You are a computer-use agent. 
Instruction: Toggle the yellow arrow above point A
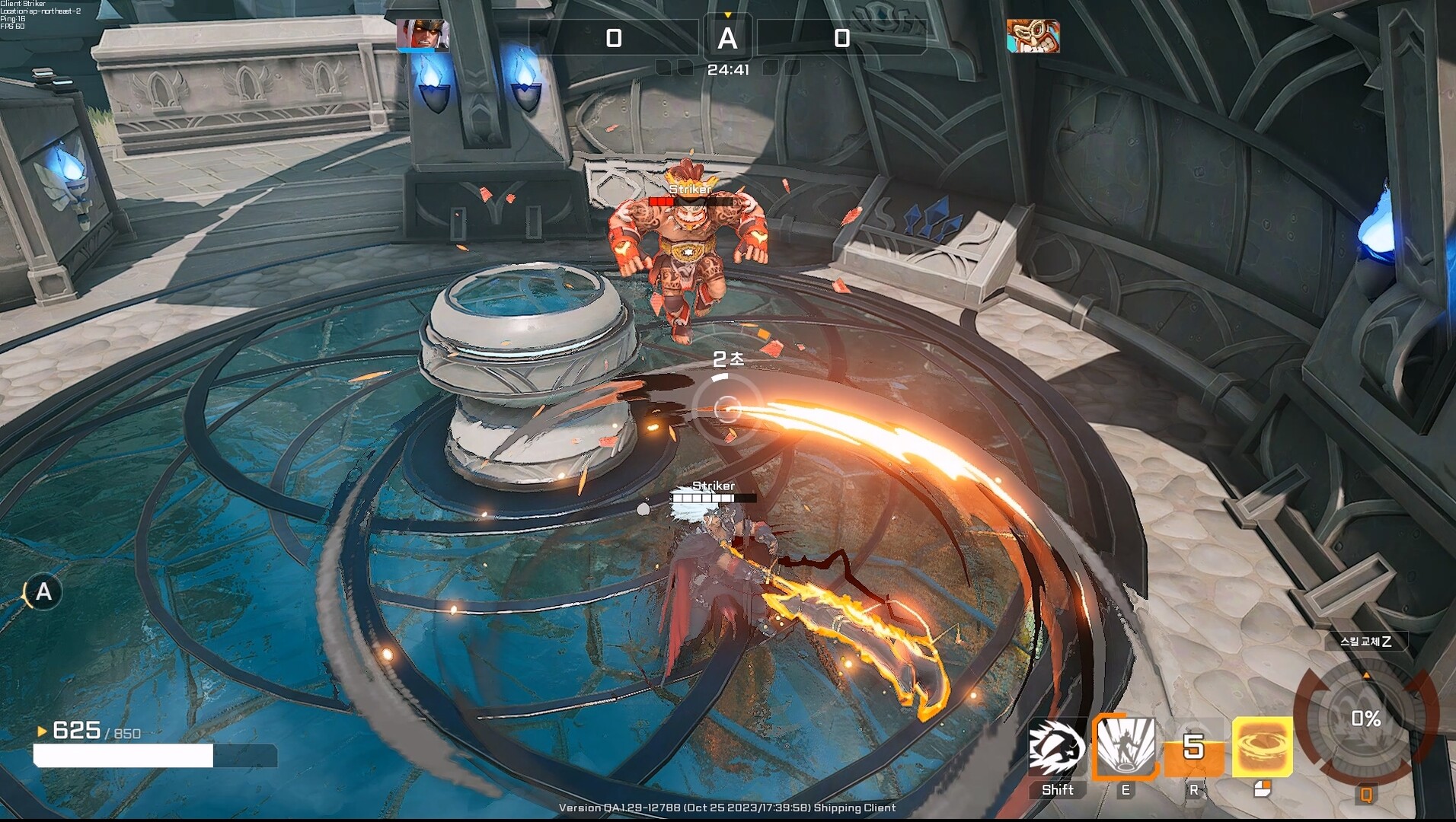(729, 13)
